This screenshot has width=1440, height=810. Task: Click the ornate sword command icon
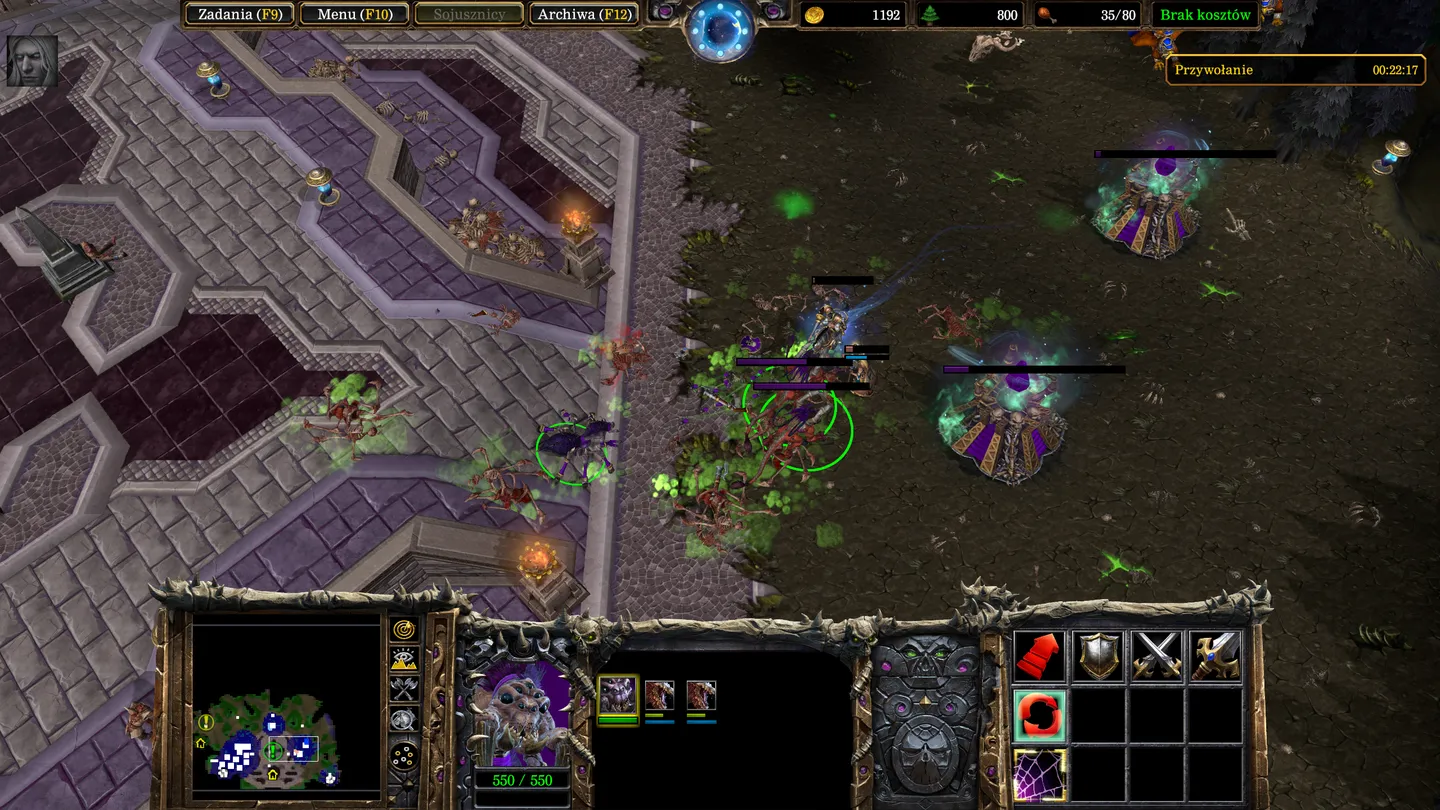pyautogui.click(x=1215, y=655)
